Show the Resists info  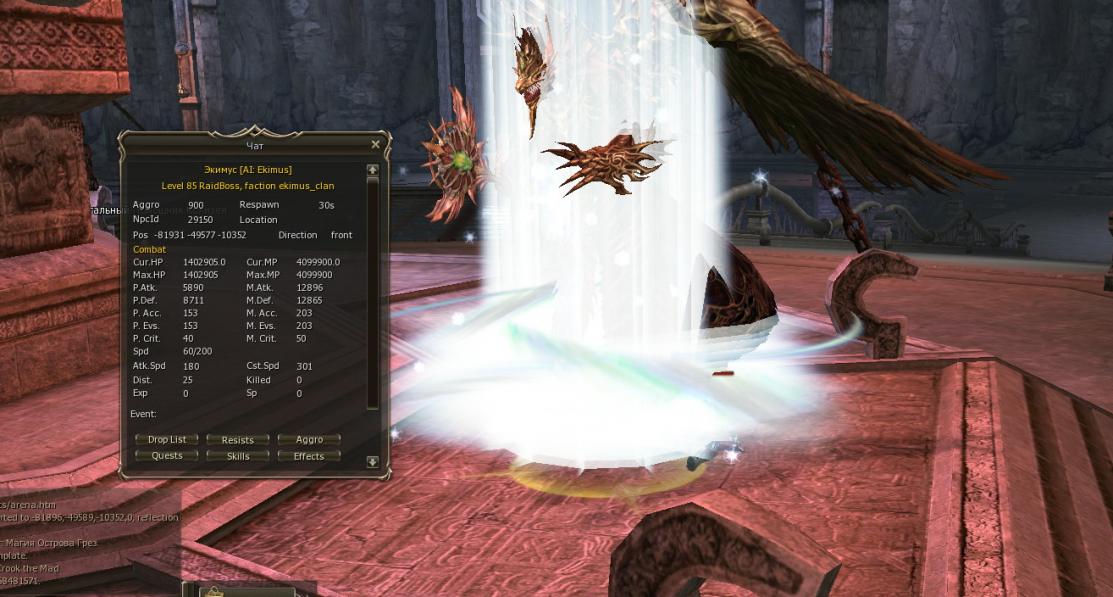click(x=238, y=439)
